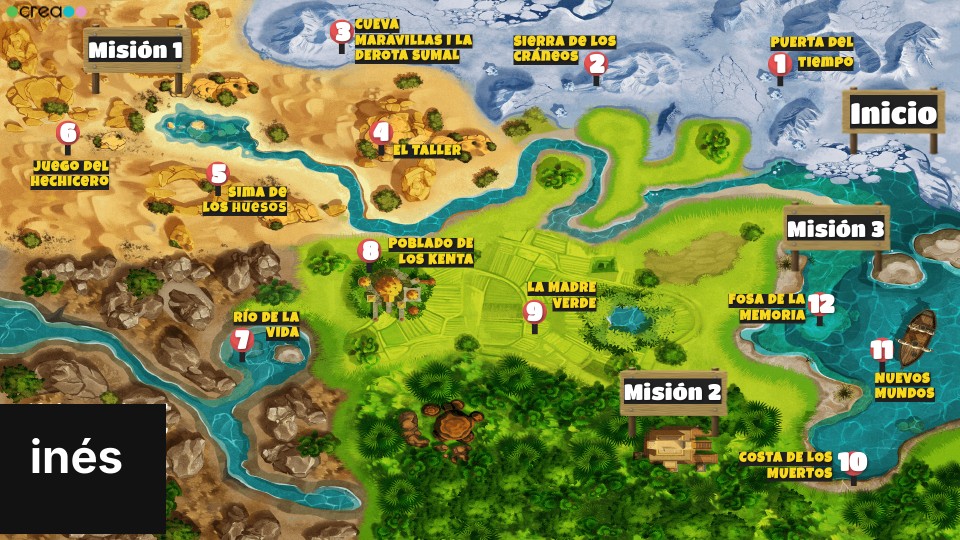Select marker 2 Sierra de los Cráneos

596,64
